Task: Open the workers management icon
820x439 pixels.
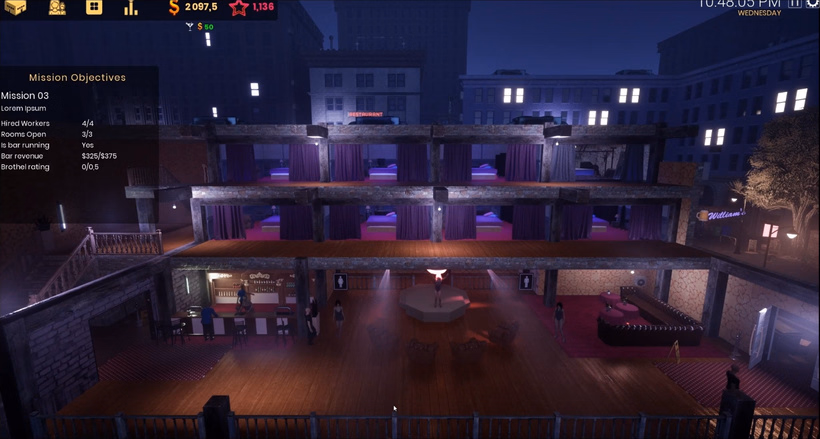Action: click(x=57, y=7)
